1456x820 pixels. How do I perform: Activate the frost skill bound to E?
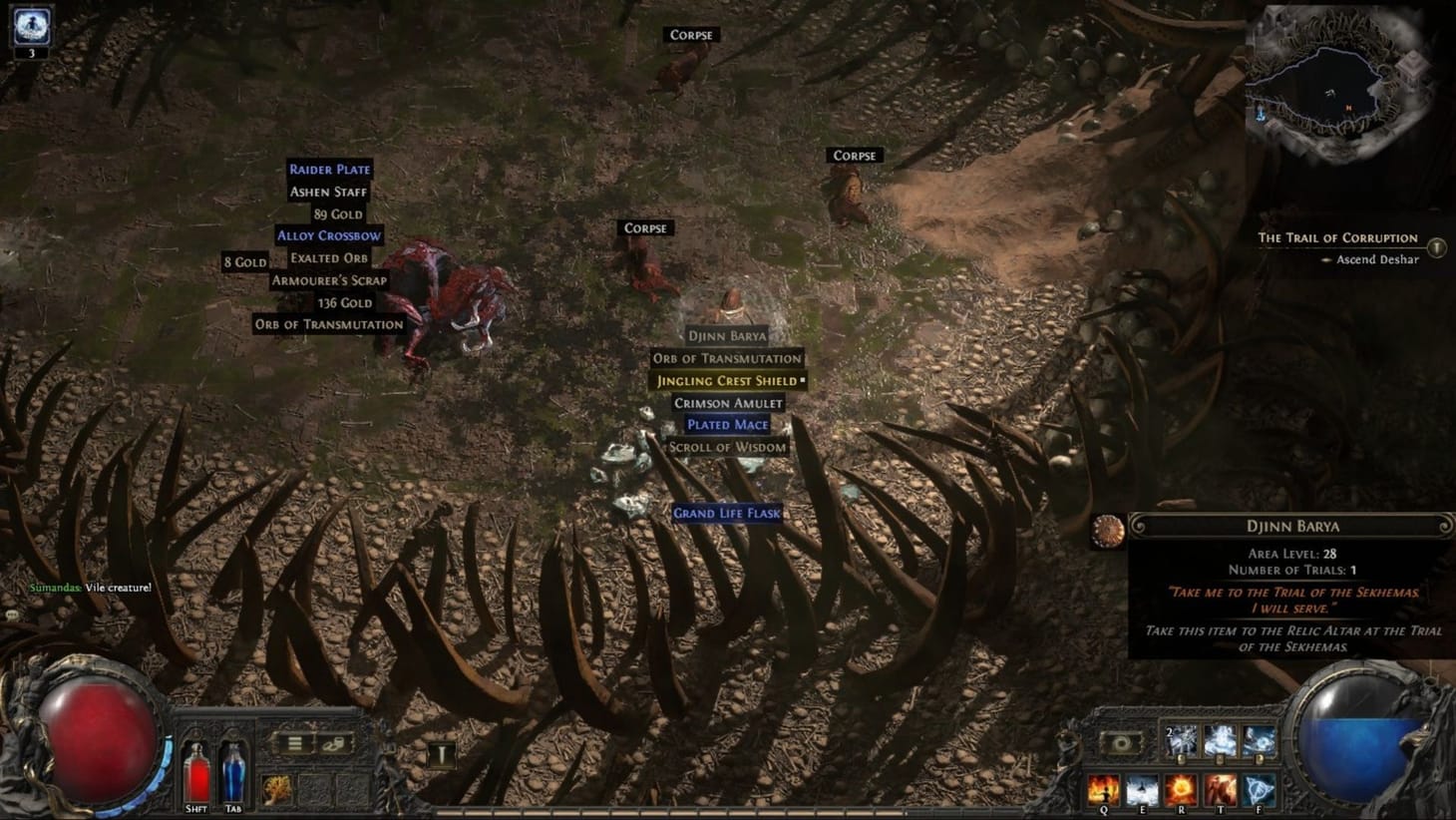click(x=1143, y=788)
